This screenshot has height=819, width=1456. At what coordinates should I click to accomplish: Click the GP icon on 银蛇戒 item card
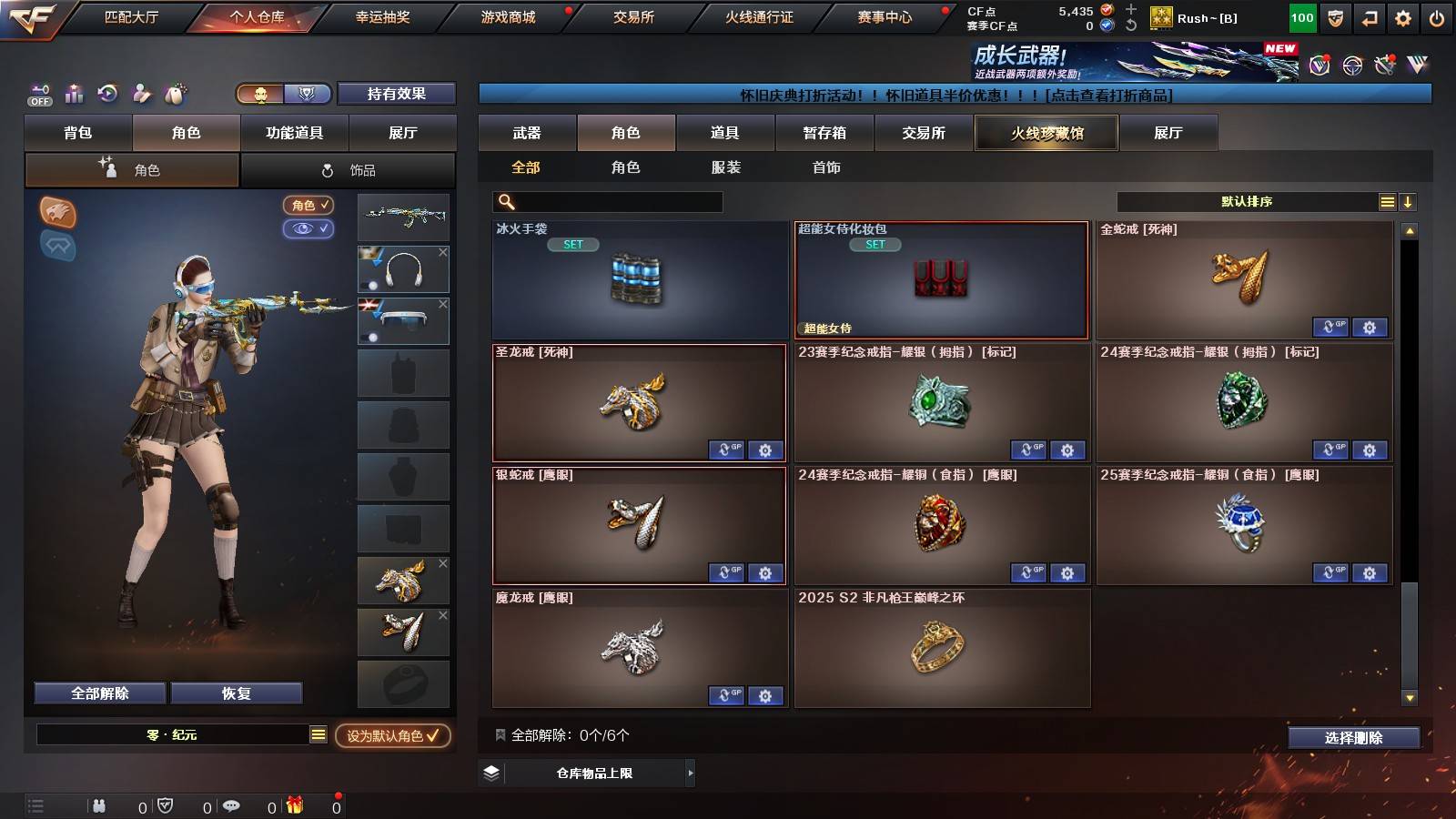pos(727,572)
